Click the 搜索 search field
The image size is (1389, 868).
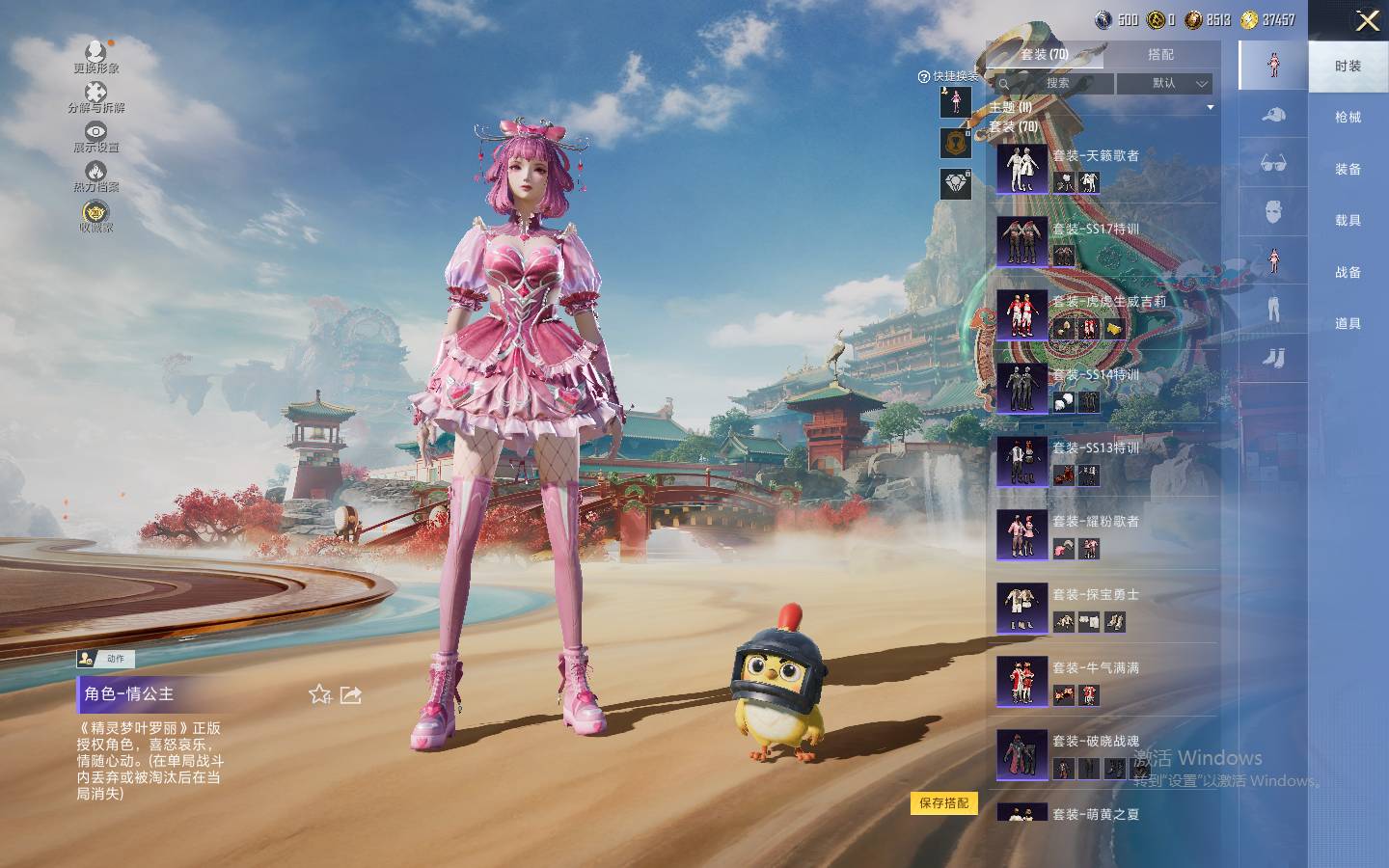click(x=1057, y=84)
